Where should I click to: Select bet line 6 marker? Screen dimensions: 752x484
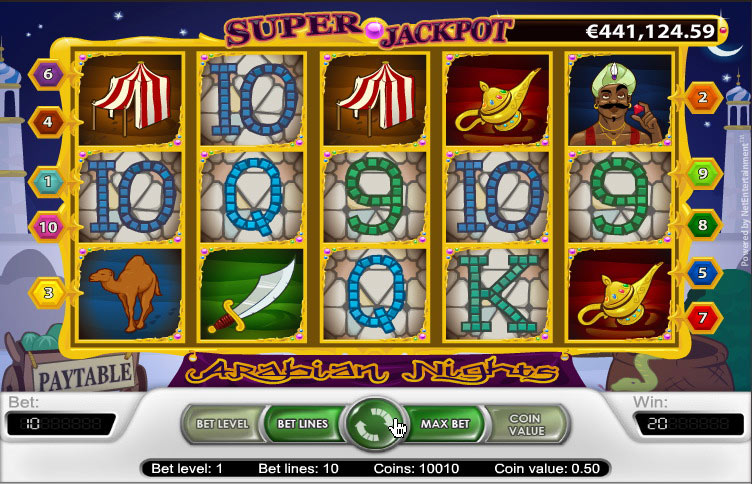[x=46, y=73]
